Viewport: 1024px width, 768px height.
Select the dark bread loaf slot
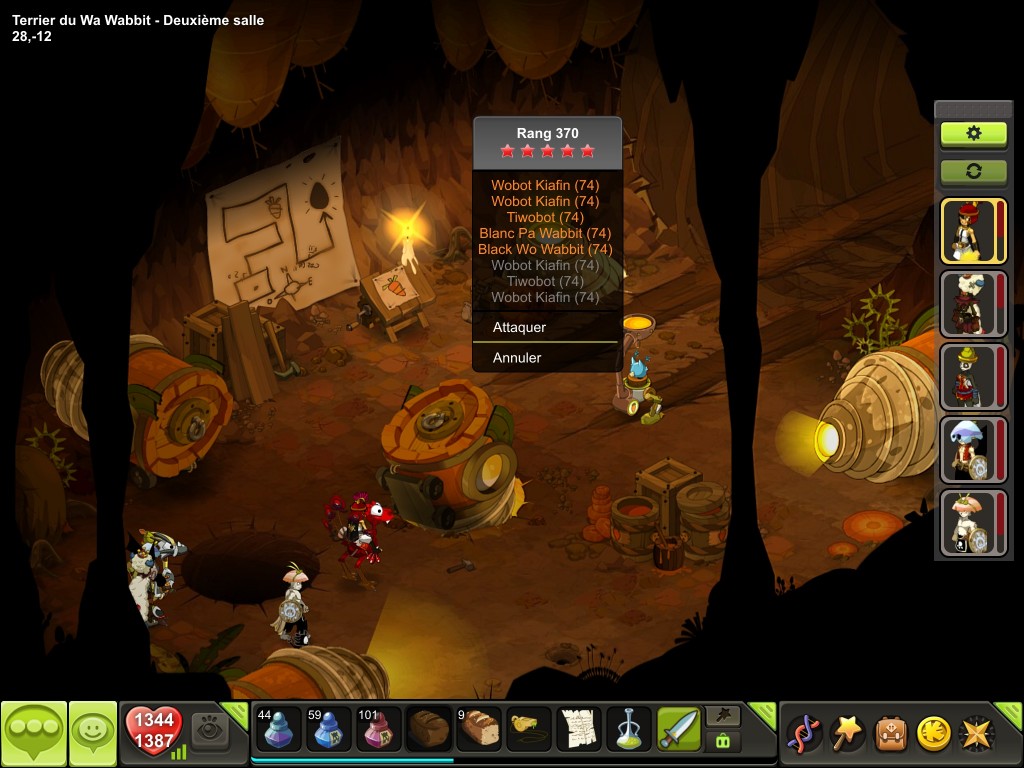429,729
